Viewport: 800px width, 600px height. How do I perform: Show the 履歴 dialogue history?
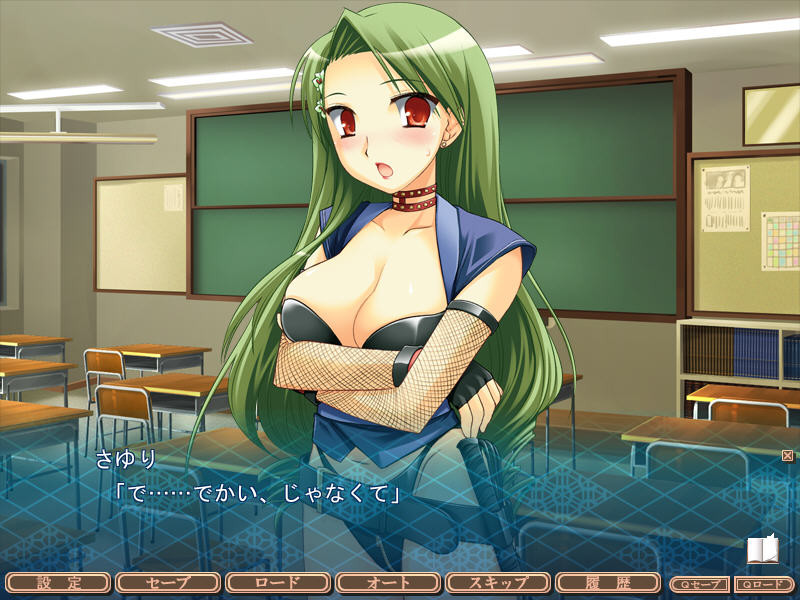607,583
